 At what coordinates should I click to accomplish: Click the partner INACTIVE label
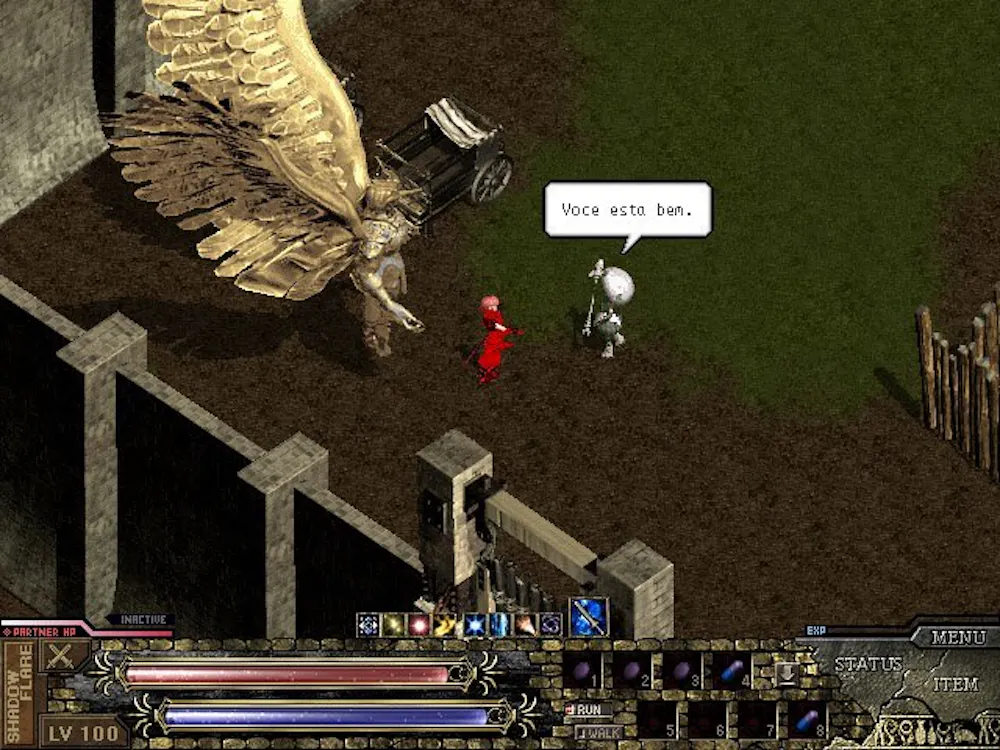click(x=141, y=620)
